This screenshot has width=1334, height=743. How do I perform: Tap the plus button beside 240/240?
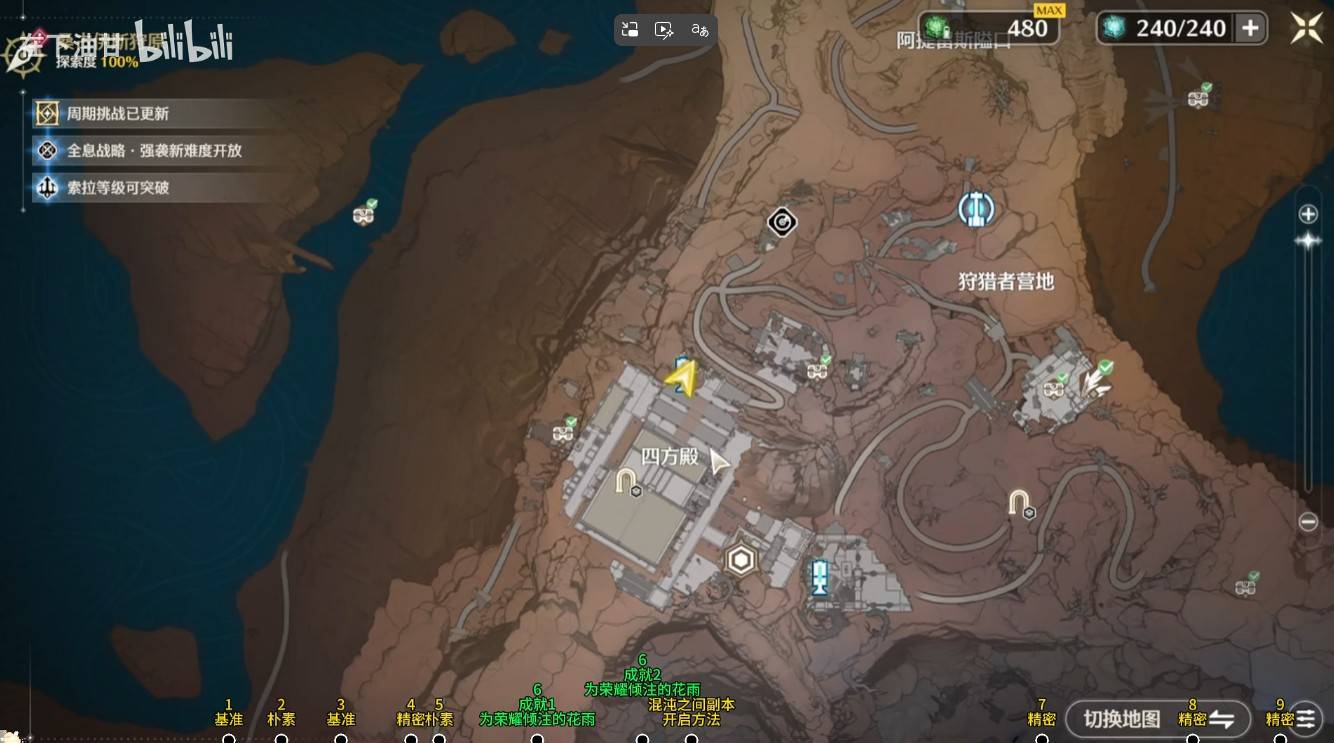click(1250, 29)
